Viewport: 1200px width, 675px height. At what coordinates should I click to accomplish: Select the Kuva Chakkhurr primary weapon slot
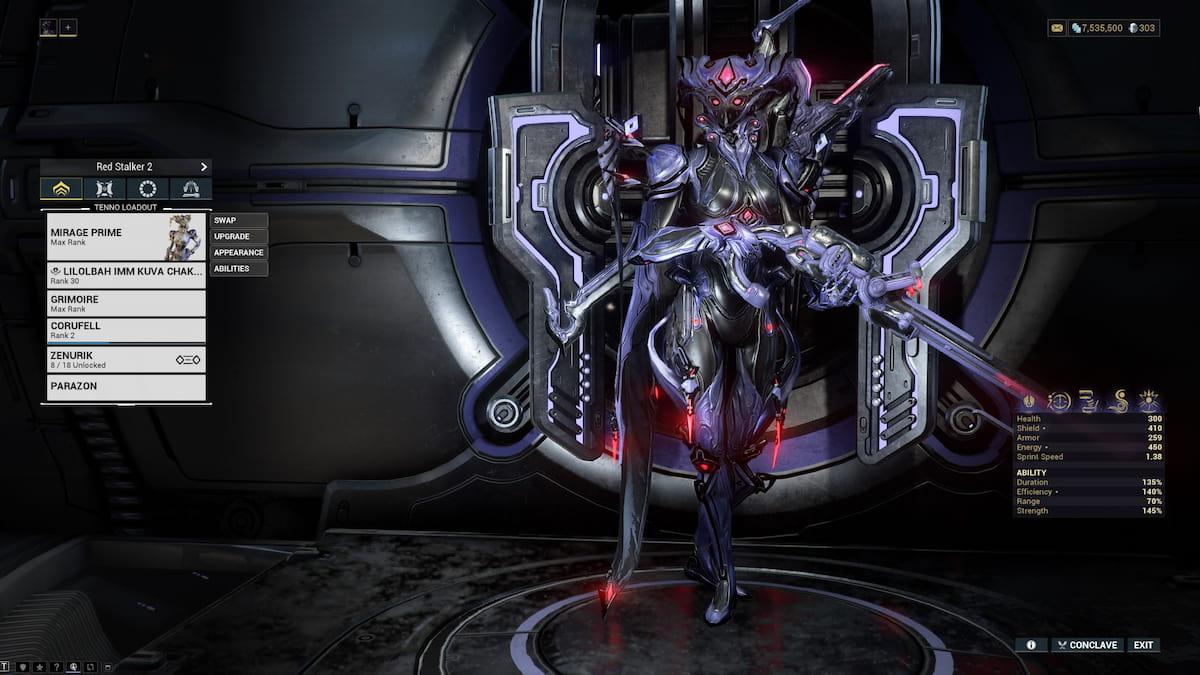[x=126, y=275]
